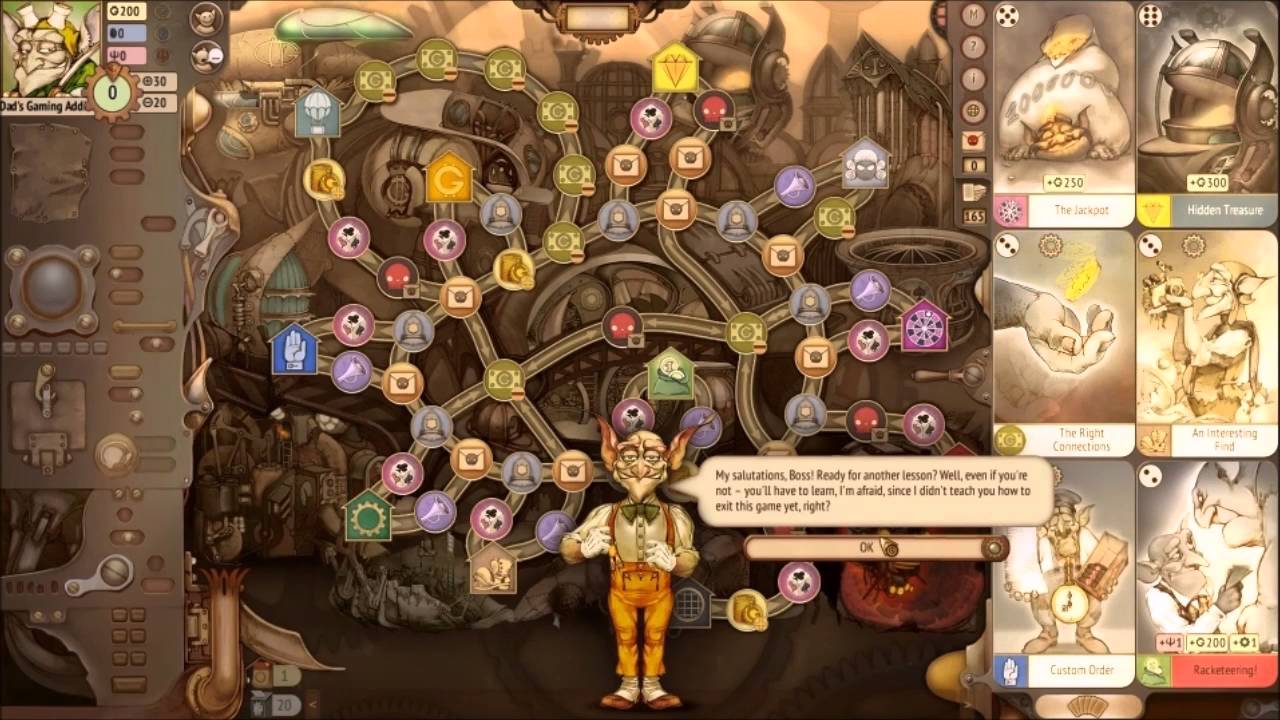1280x720 pixels.
Task: Click the goblin face button
Action: click(205, 20)
